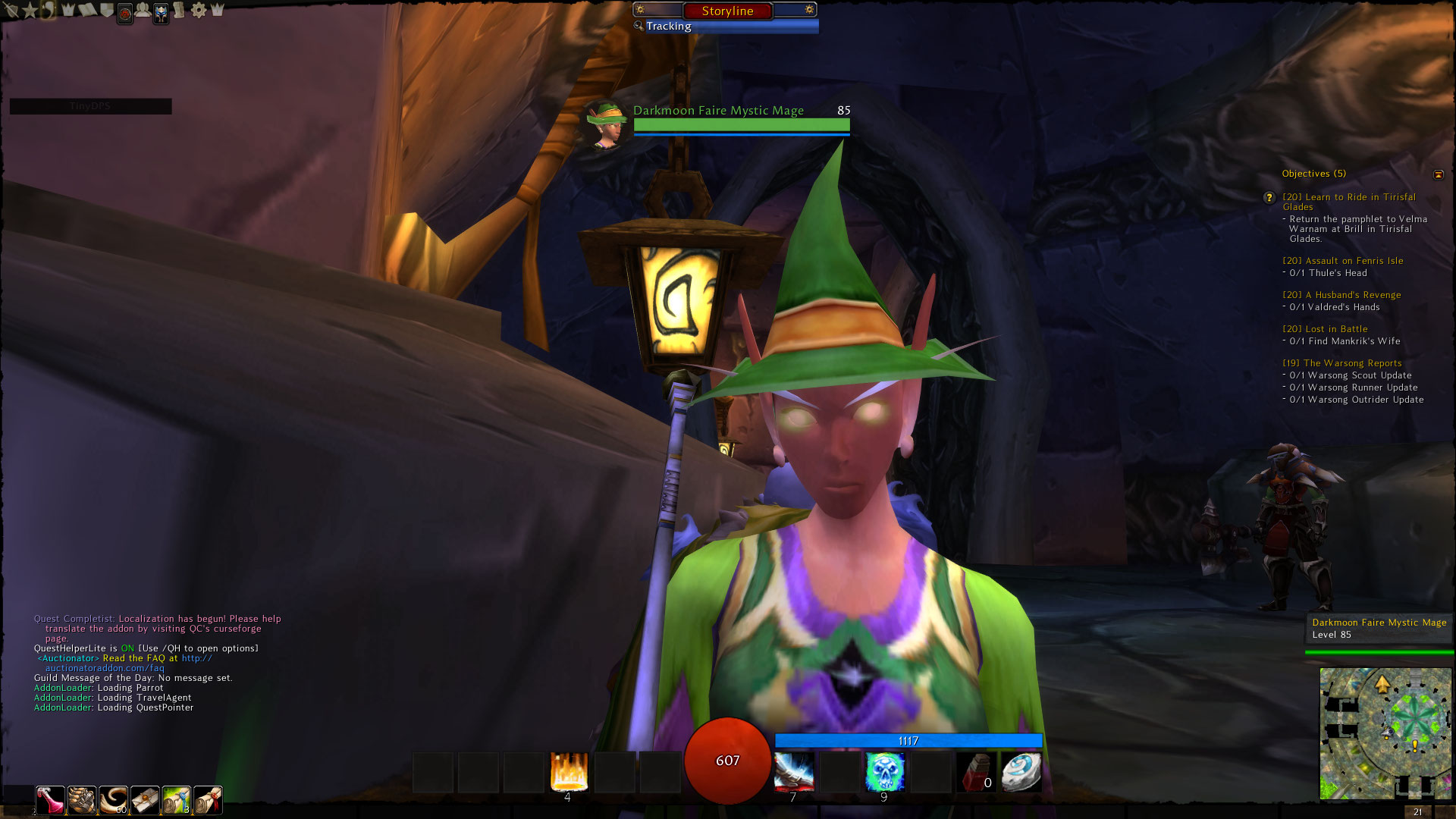Click the Tracking magnifier icon
The height and width of the screenshot is (819, 1456).
click(639, 26)
